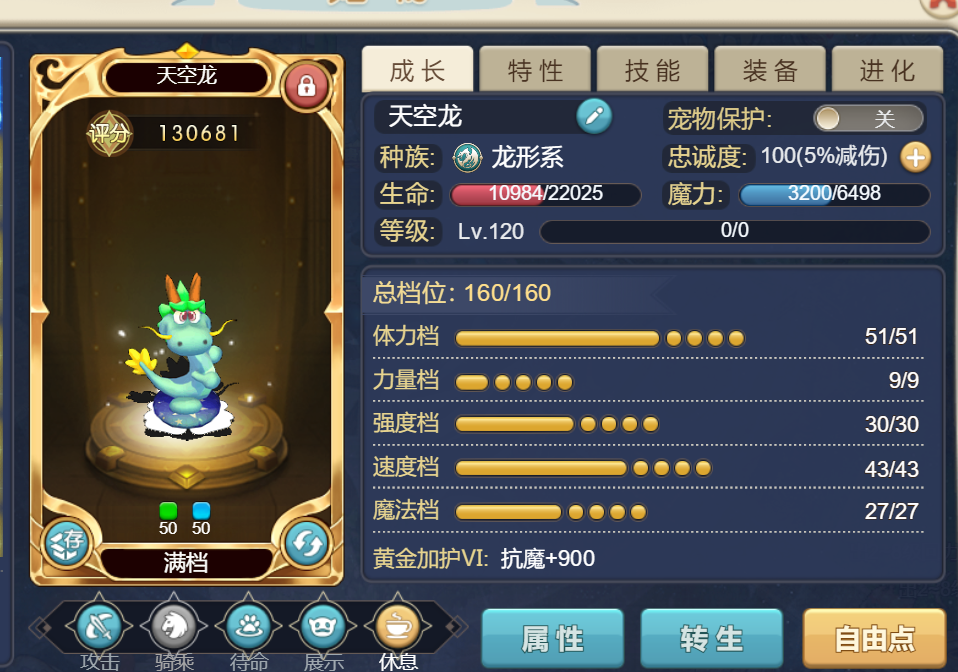Edit pet name with the pencil icon
958x672 pixels.
[594, 117]
